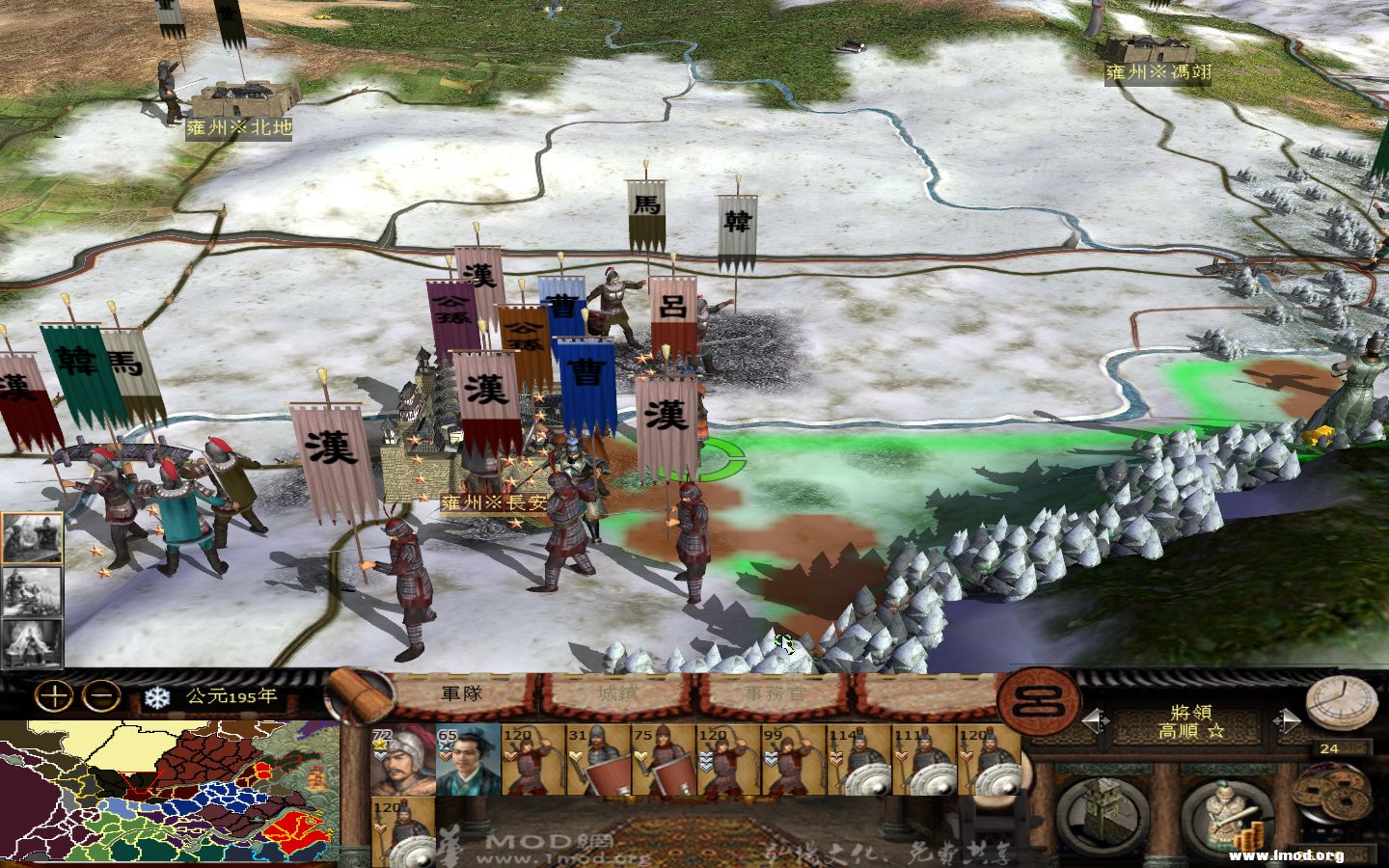Zoom out using the minus button
This screenshot has width=1389, height=868.
[99, 693]
